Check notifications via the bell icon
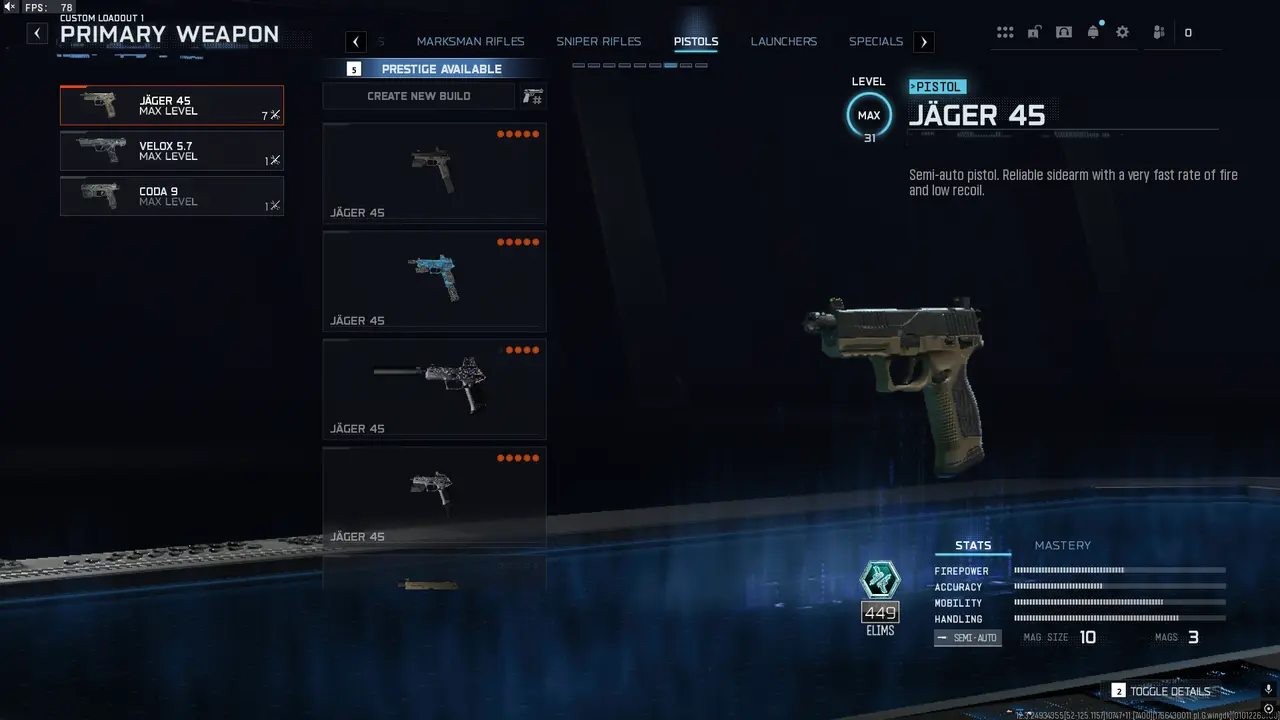1280x720 pixels. click(x=1093, y=31)
